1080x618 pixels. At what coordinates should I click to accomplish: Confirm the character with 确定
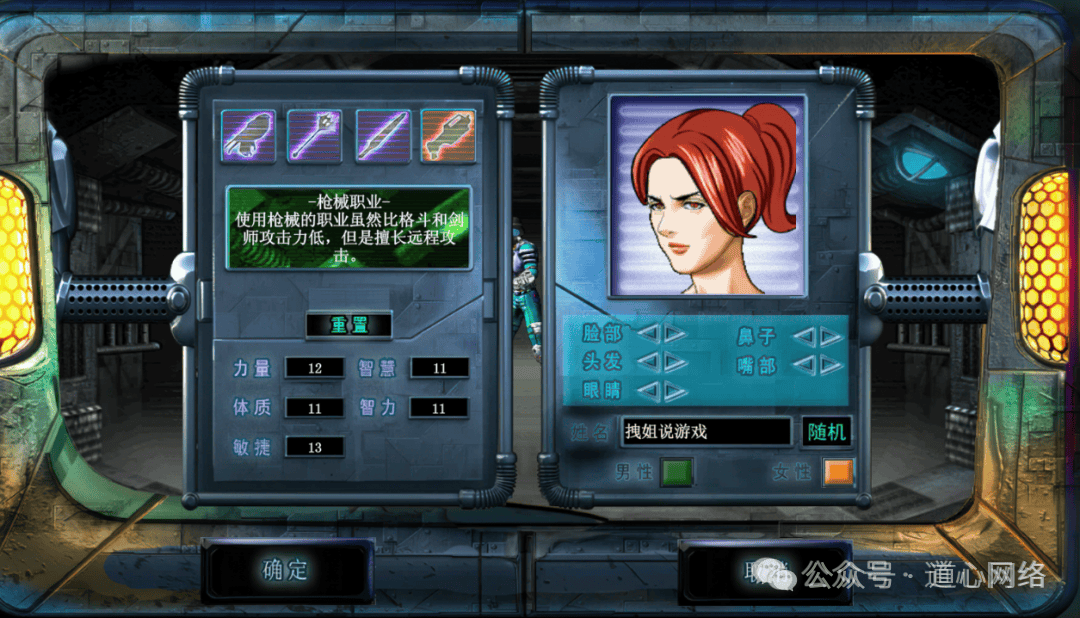pyautogui.click(x=286, y=570)
